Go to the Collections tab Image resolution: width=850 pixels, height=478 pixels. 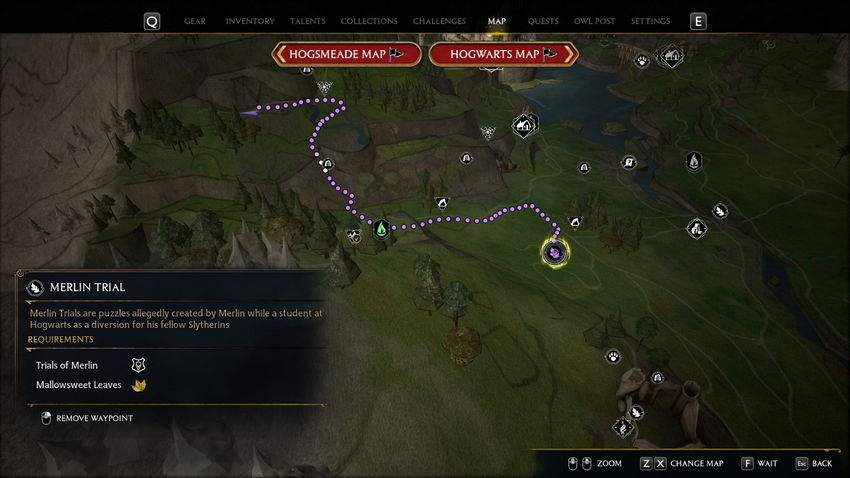coord(369,21)
